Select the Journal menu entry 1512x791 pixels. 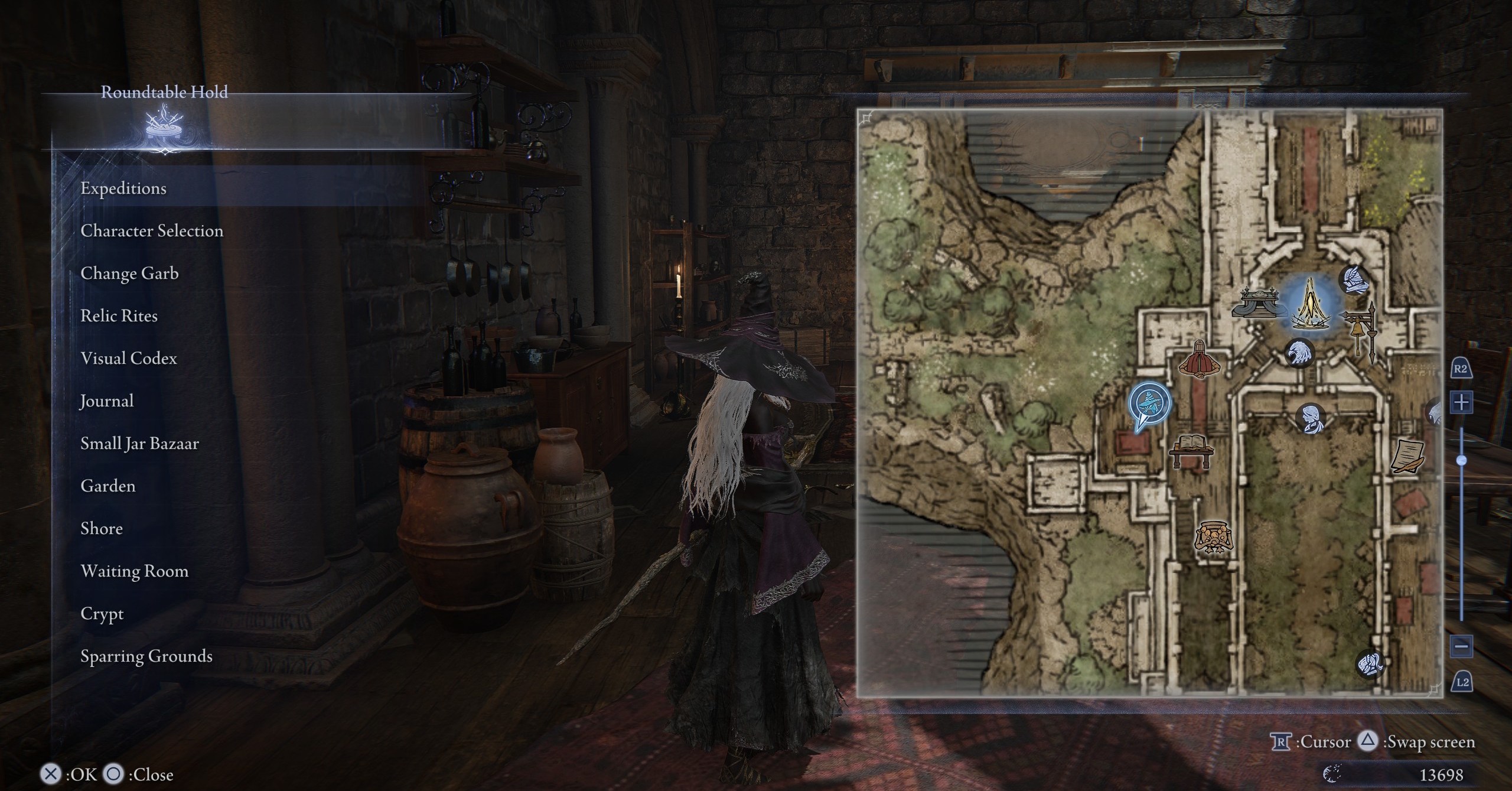click(x=107, y=401)
